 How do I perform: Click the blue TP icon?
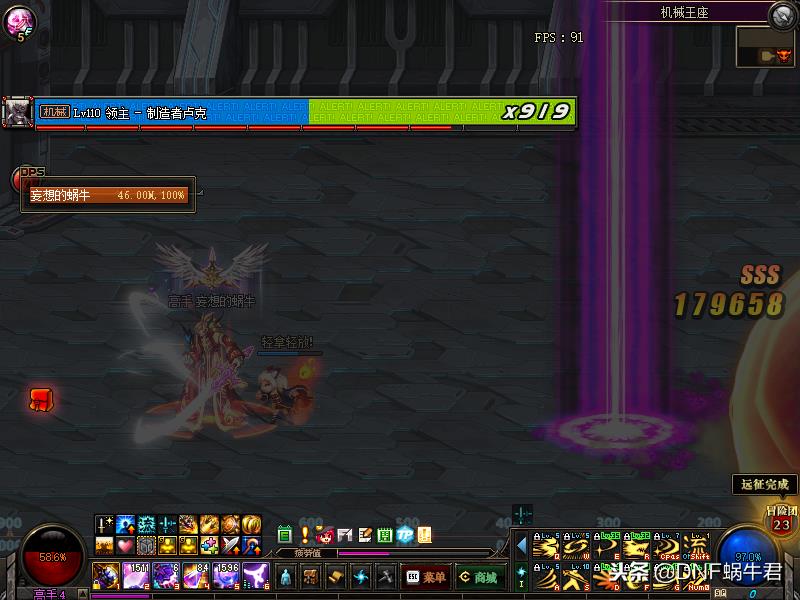coord(405,535)
